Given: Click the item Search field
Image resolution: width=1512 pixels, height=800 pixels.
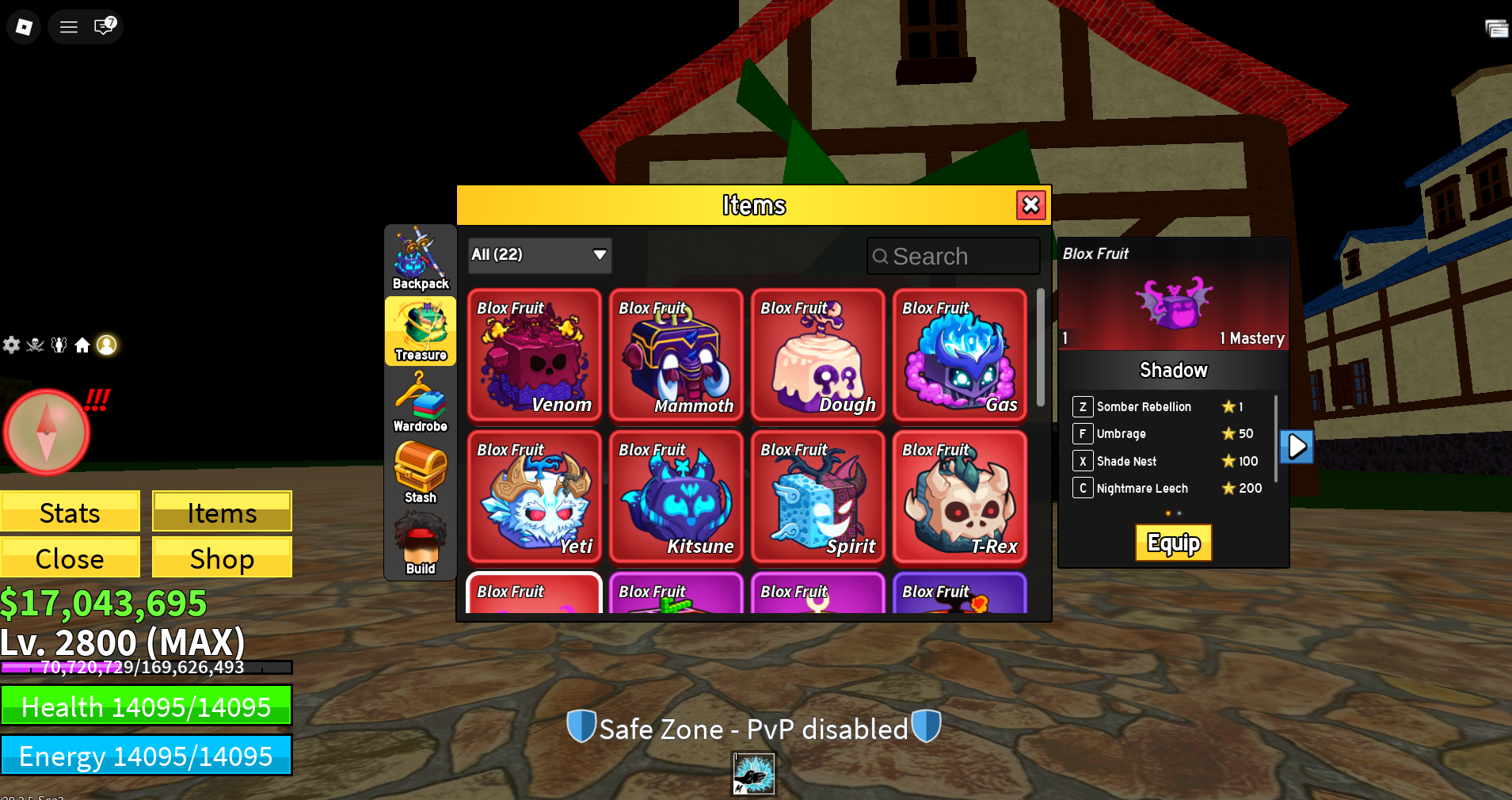Looking at the screenshot, I should 953,256.
